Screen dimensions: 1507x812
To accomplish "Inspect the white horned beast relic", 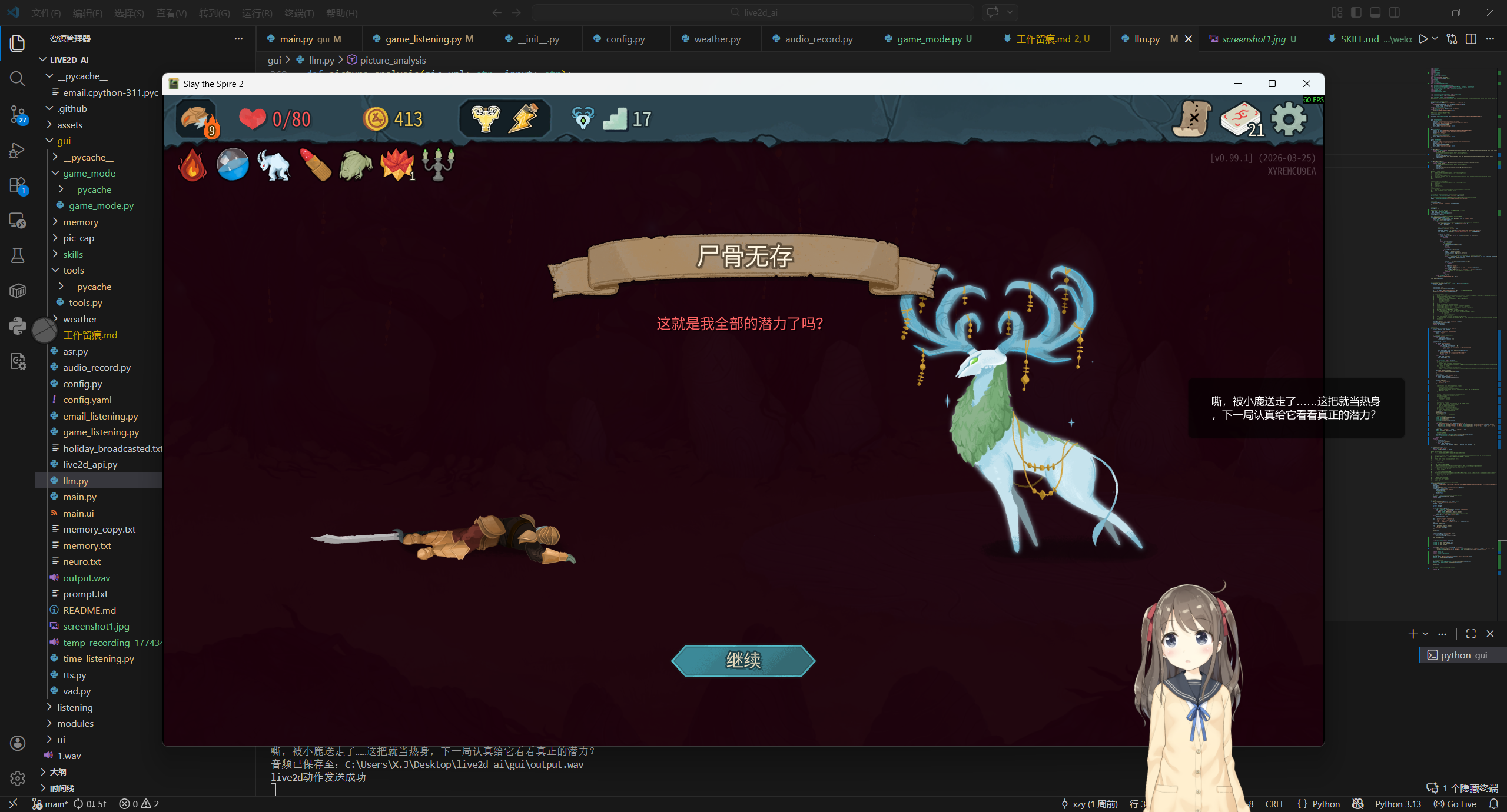I will (274, 165).
